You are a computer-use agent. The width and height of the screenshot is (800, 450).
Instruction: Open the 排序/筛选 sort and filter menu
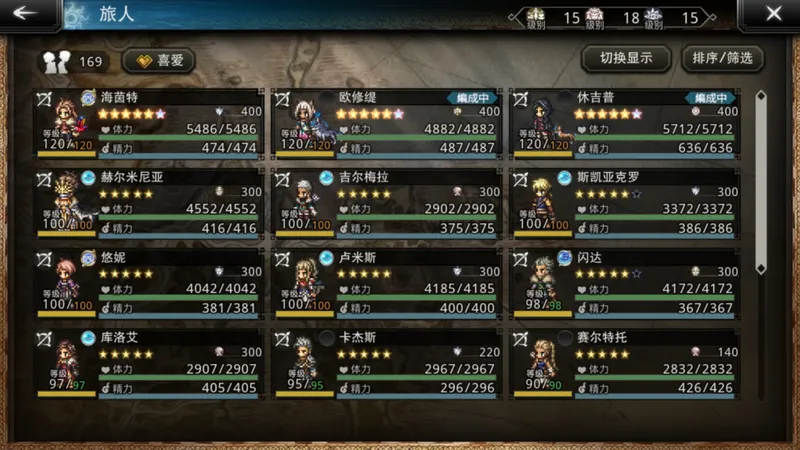click(723, 58)
